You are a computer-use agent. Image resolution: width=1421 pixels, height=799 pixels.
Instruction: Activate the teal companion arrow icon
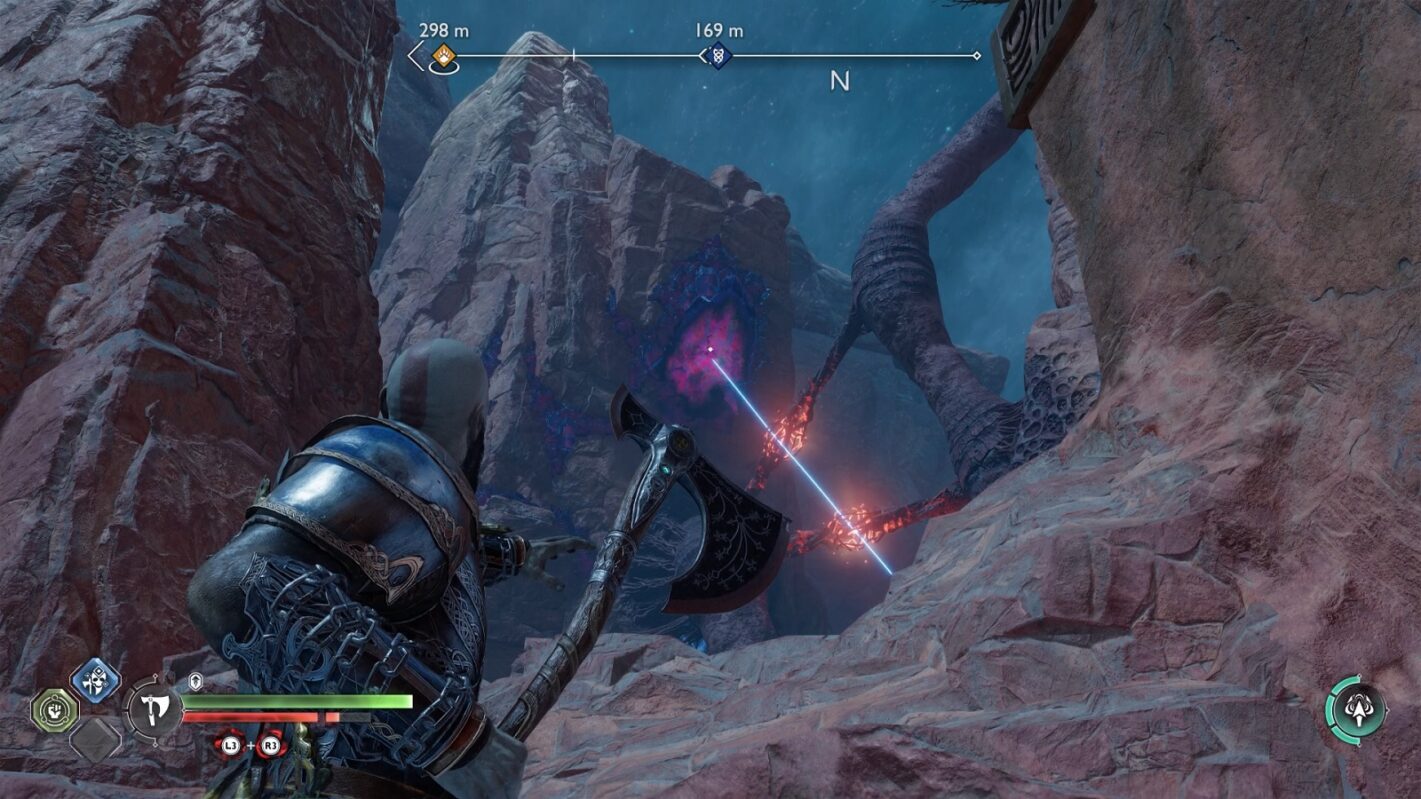click(1356, 708)
